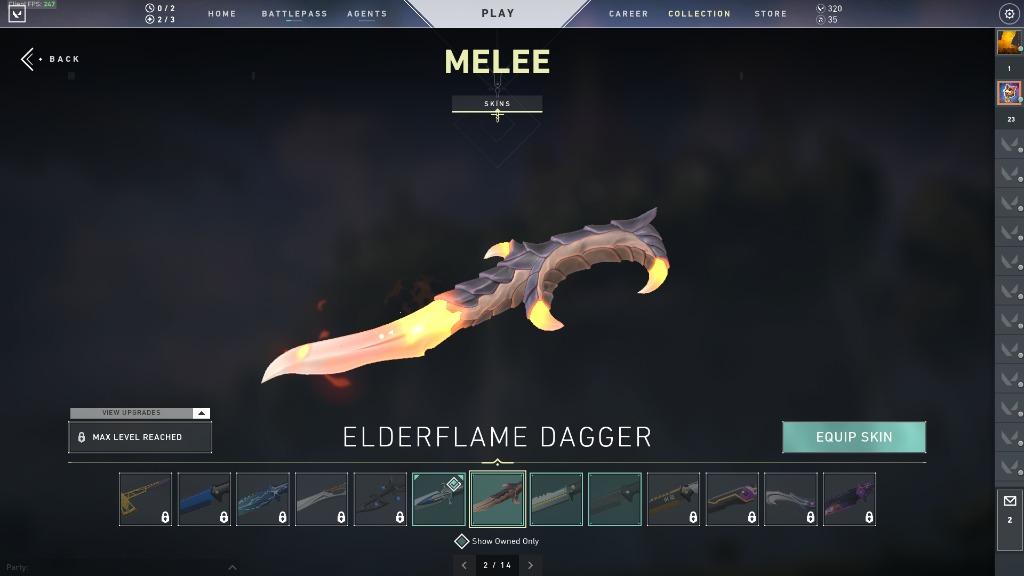Open the Career tab
This screenshot has width=1024, height=576.
coord(628,14)
